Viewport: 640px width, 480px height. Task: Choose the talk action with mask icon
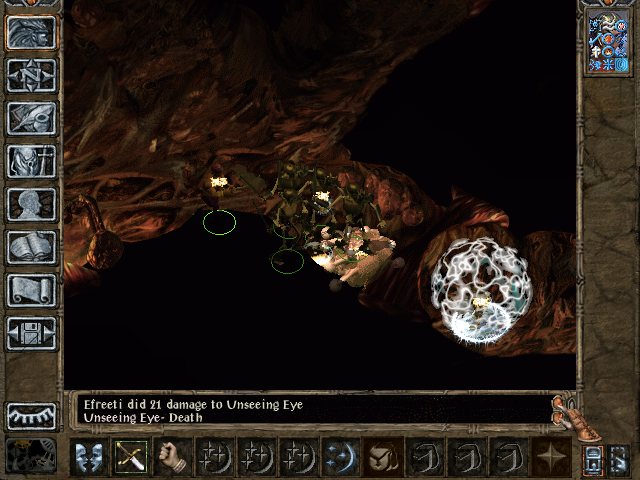[x=89, y=456]
